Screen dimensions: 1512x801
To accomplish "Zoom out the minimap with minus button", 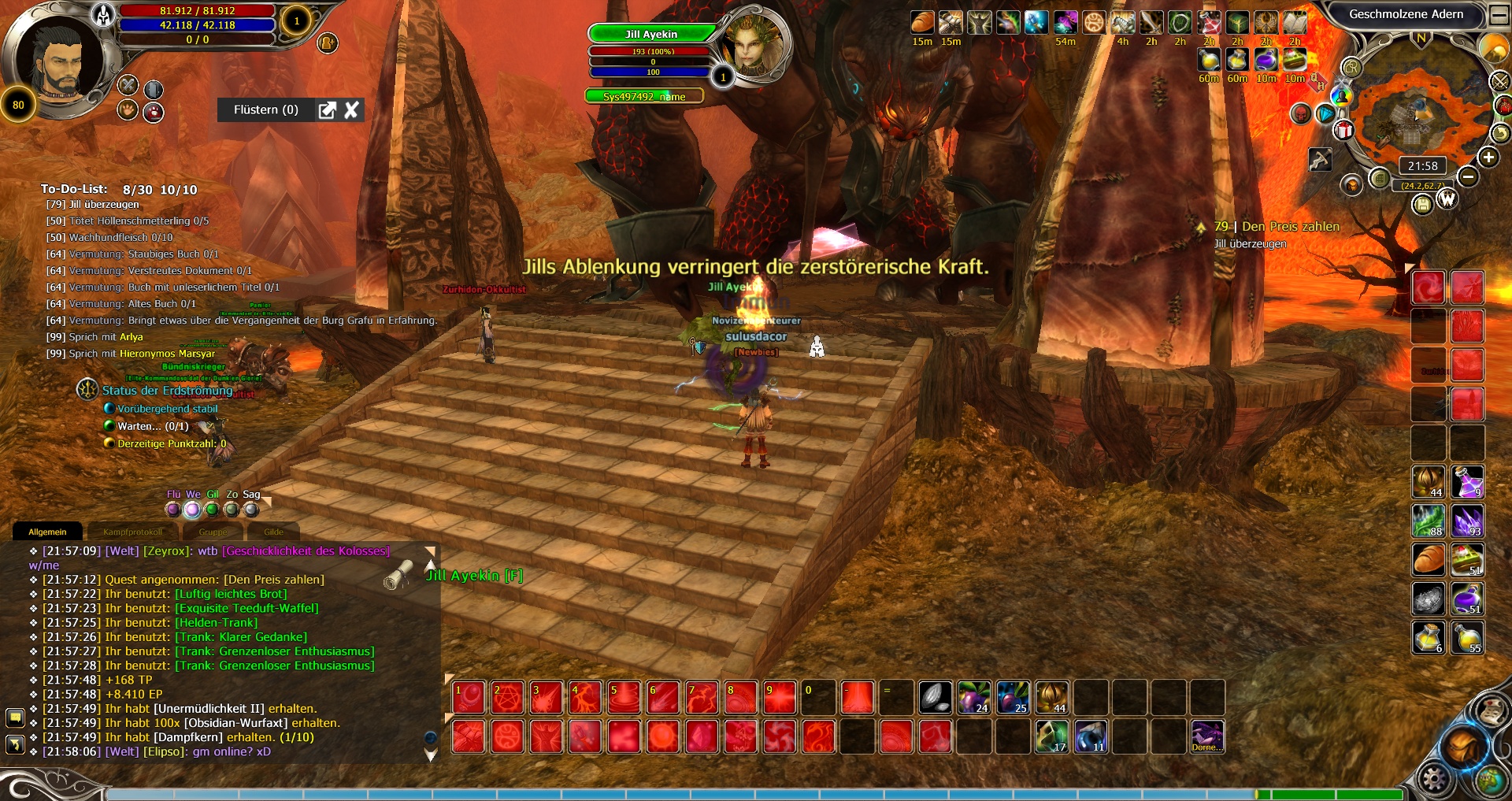I will click(1468, 176).
